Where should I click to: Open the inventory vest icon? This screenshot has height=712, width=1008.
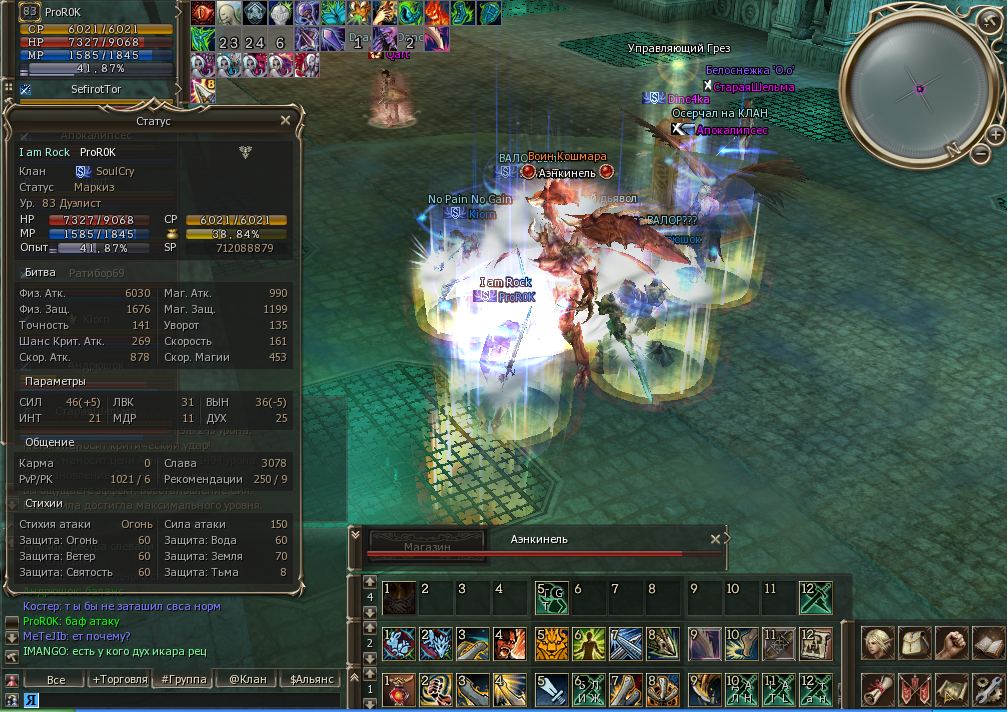[x=915, y=642]
